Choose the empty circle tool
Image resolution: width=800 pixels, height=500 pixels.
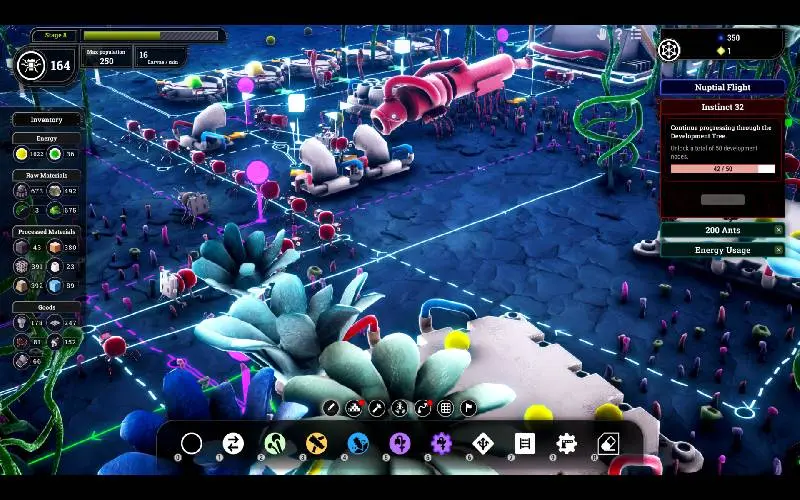tap(191, 443)
